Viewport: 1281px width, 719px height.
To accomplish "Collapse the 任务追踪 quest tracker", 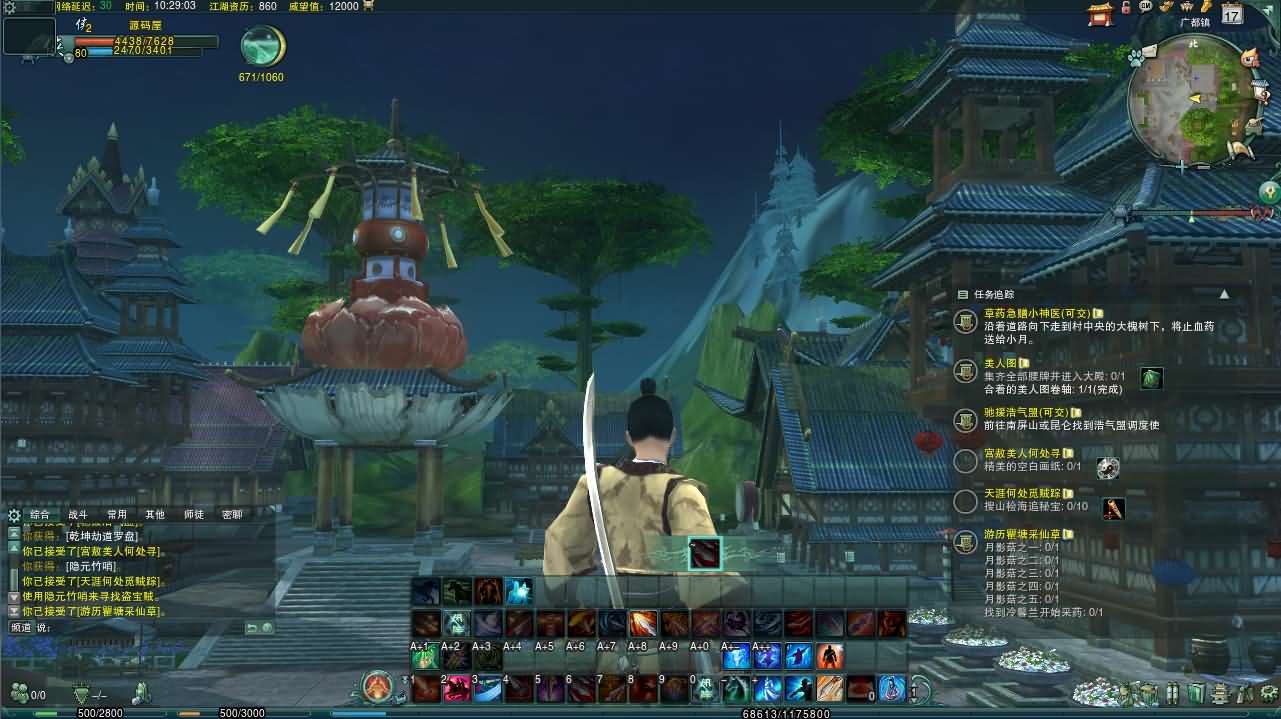I will [1224, 295].
